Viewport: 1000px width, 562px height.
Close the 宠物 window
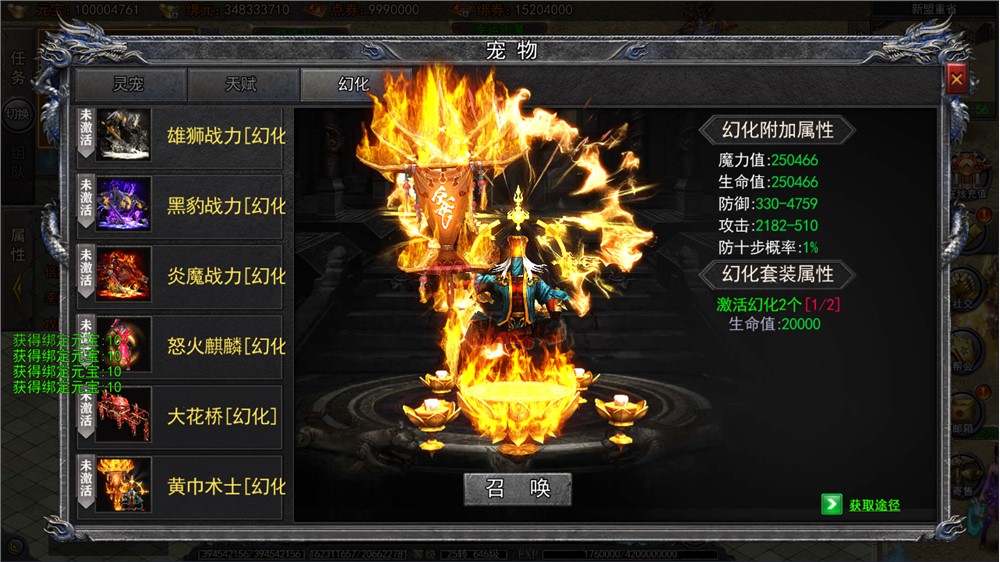point(957,79)
